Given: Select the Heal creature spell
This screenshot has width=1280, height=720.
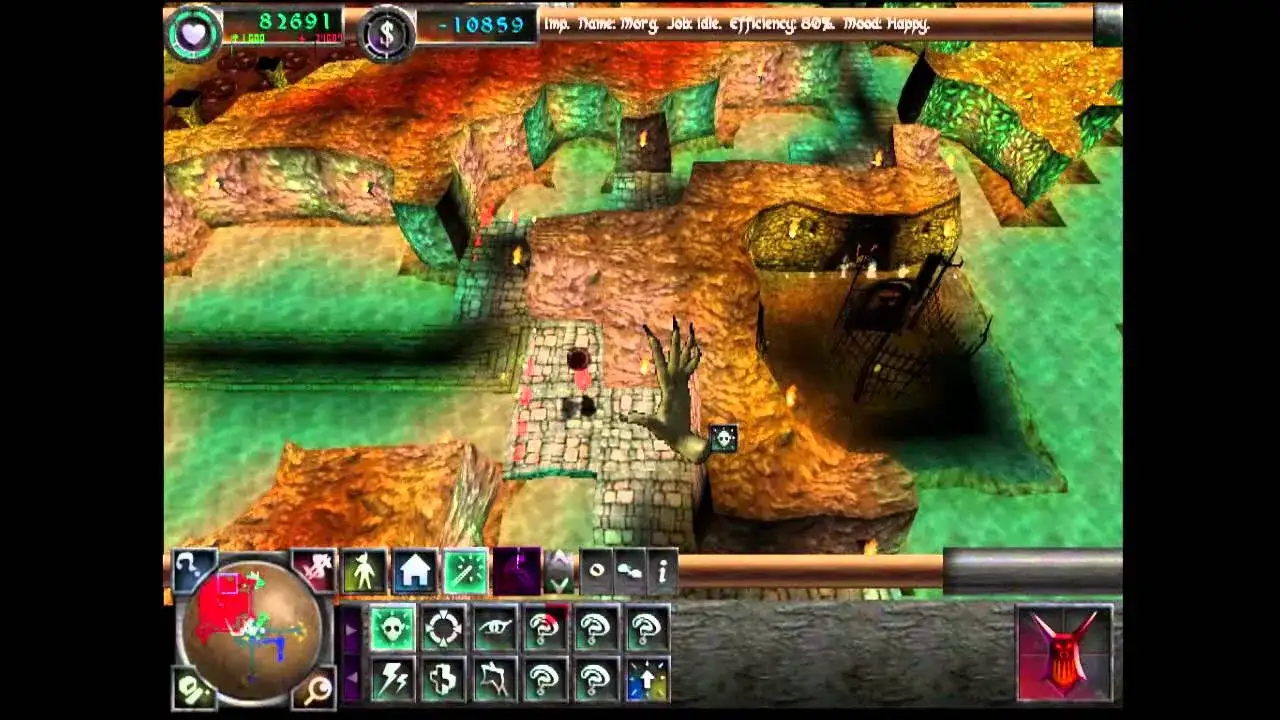Looking at the screenshot, I should (443, 678).
